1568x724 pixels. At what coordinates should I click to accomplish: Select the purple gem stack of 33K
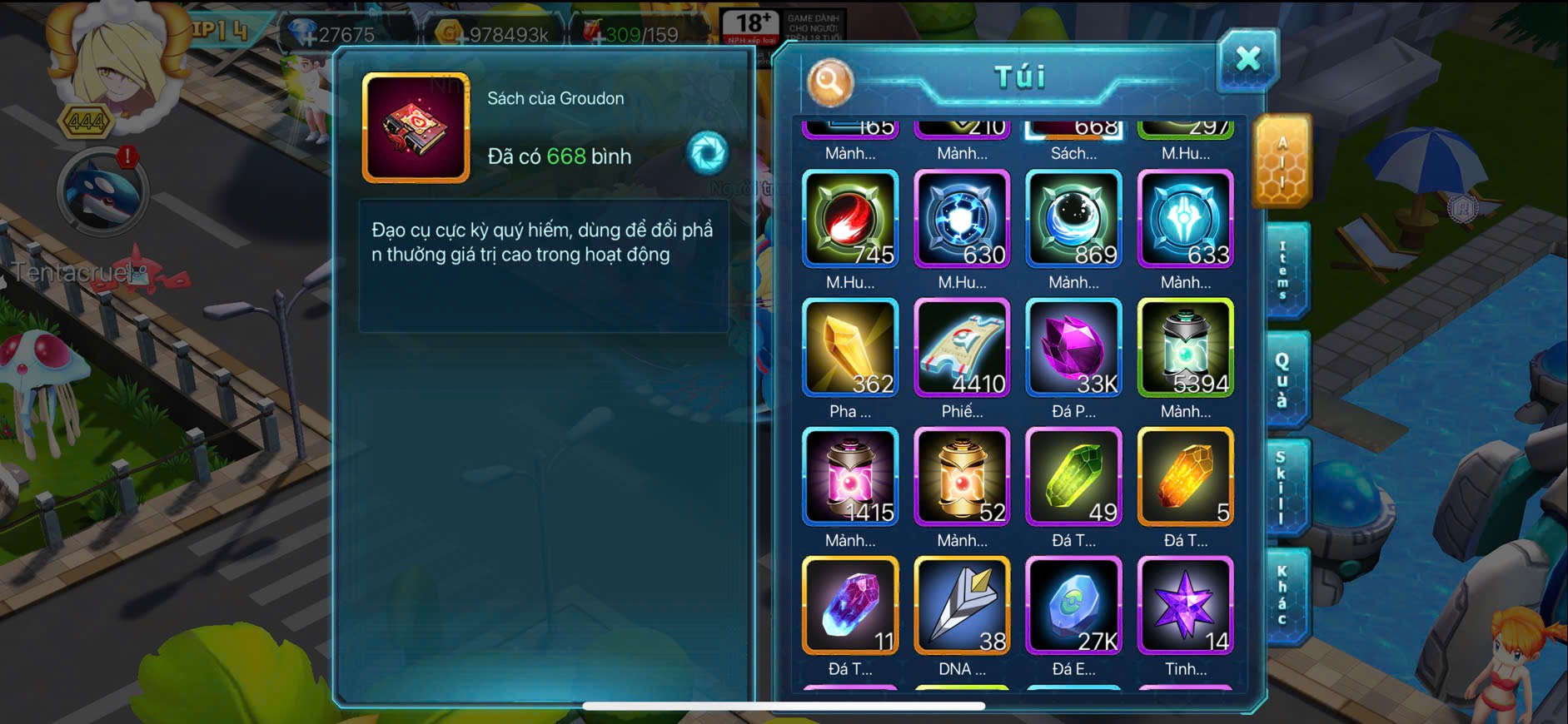[x=1073, y=347]
